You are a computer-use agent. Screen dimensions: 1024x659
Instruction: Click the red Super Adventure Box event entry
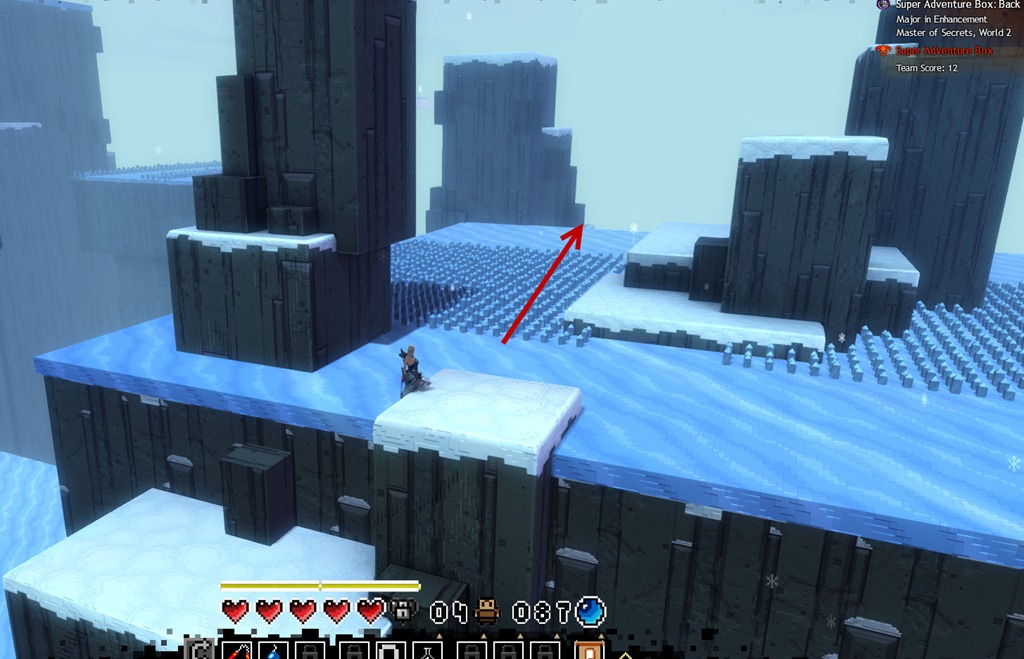944,50
